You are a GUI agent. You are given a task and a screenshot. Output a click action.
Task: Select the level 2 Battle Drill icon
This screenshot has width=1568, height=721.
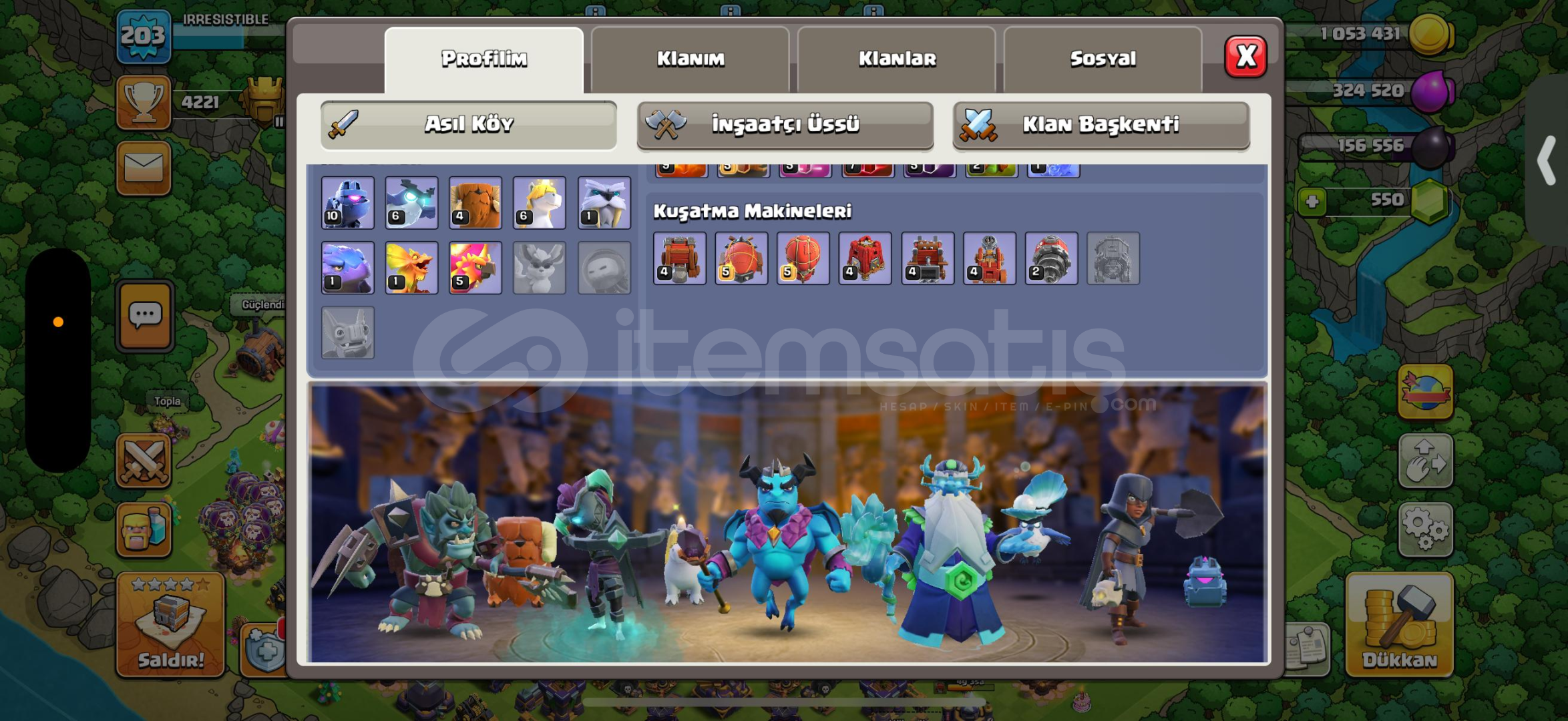point(1050,259)
